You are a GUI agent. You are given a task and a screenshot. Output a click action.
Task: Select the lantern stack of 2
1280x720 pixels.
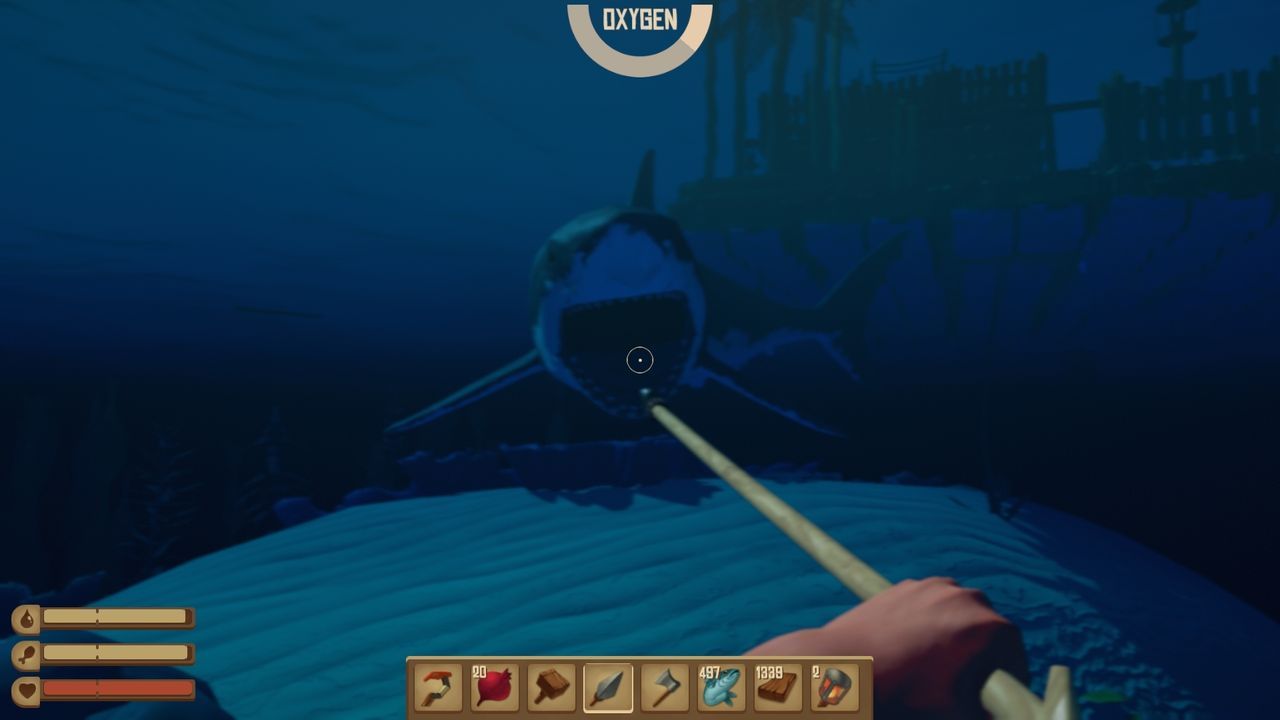pyautogui.click(x=833, y=689)
